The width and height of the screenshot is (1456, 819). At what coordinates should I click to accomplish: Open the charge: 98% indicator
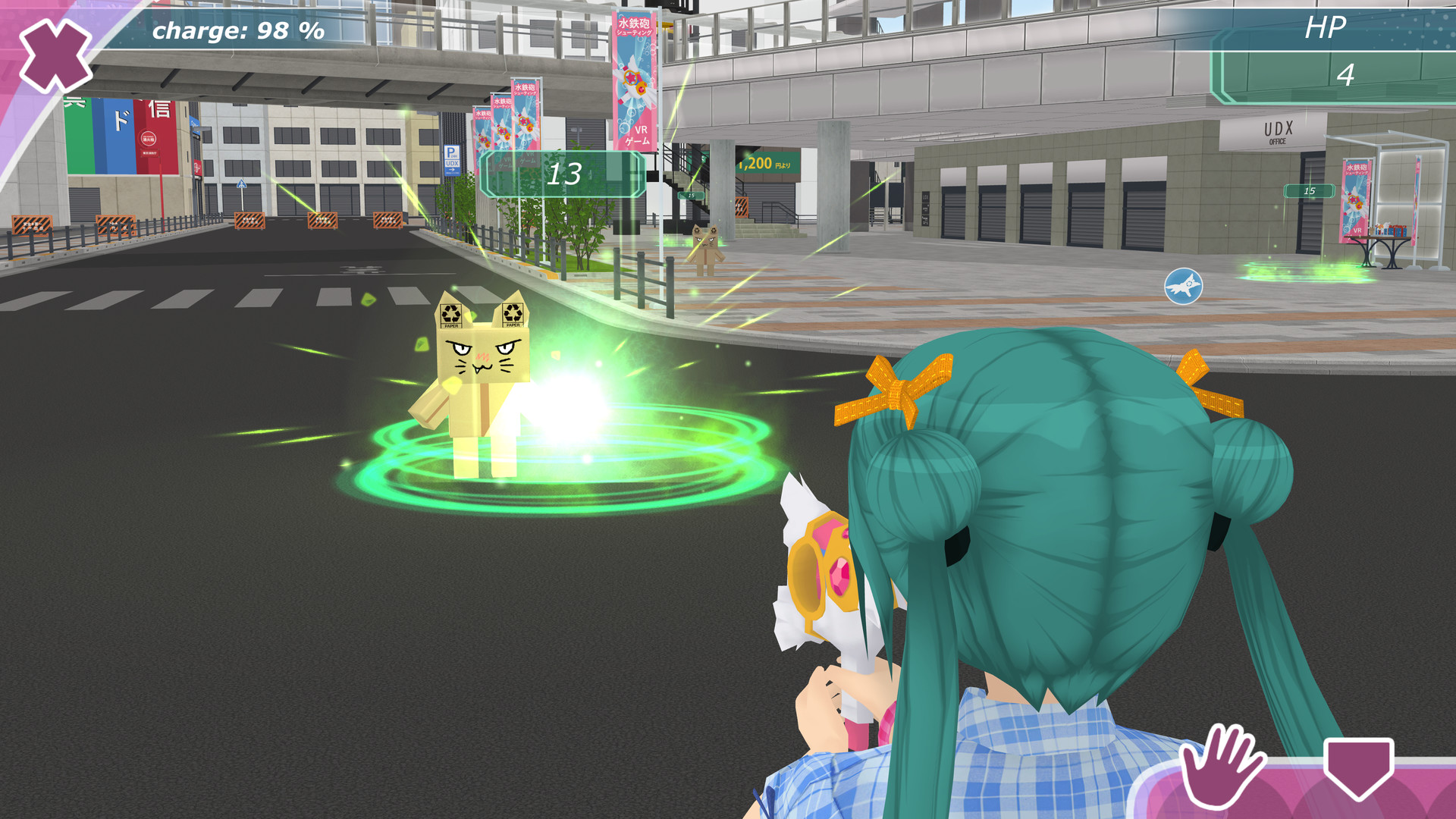tap(237, 32)
